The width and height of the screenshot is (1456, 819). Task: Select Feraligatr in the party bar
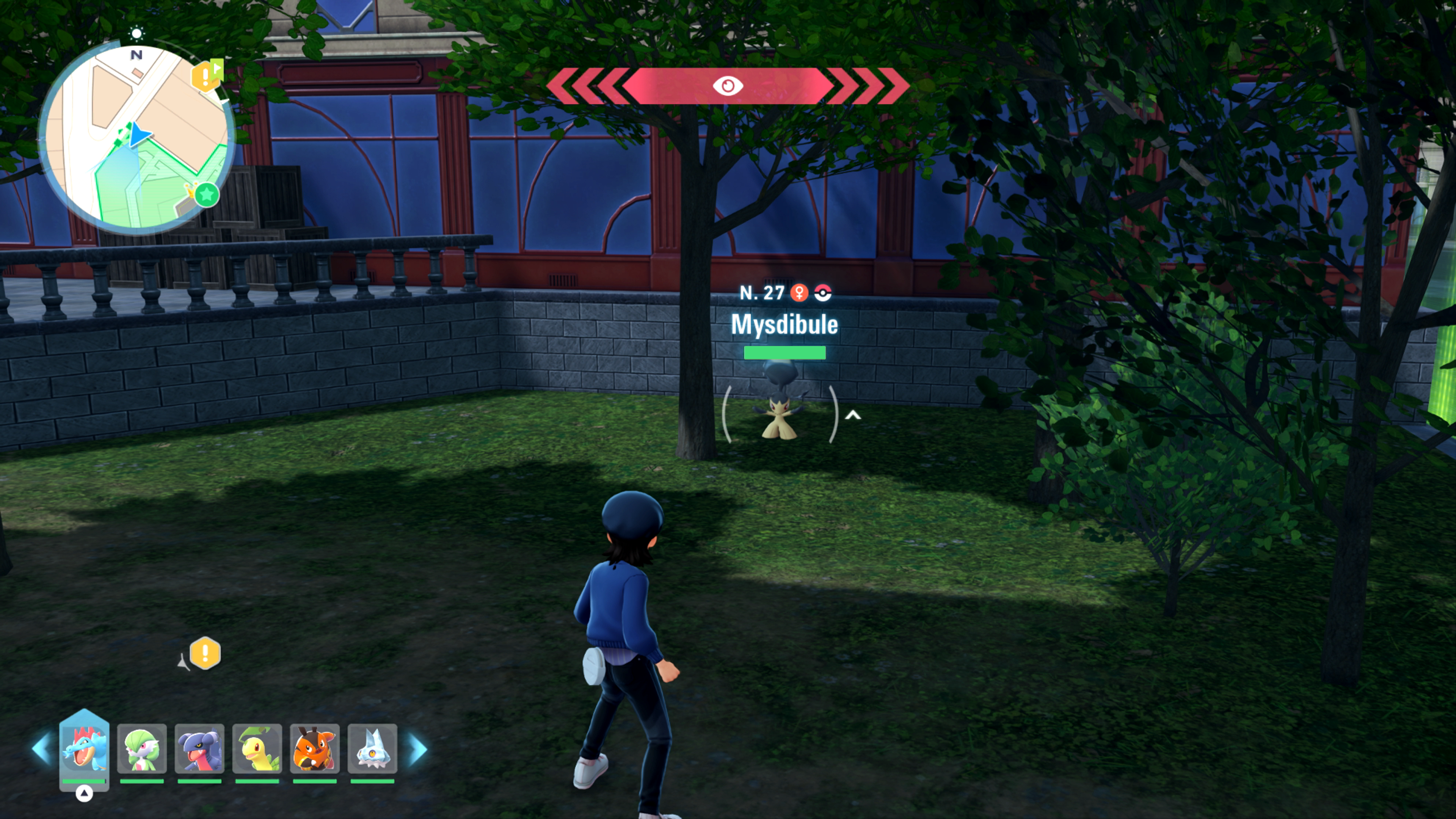(x=84, y=749)
